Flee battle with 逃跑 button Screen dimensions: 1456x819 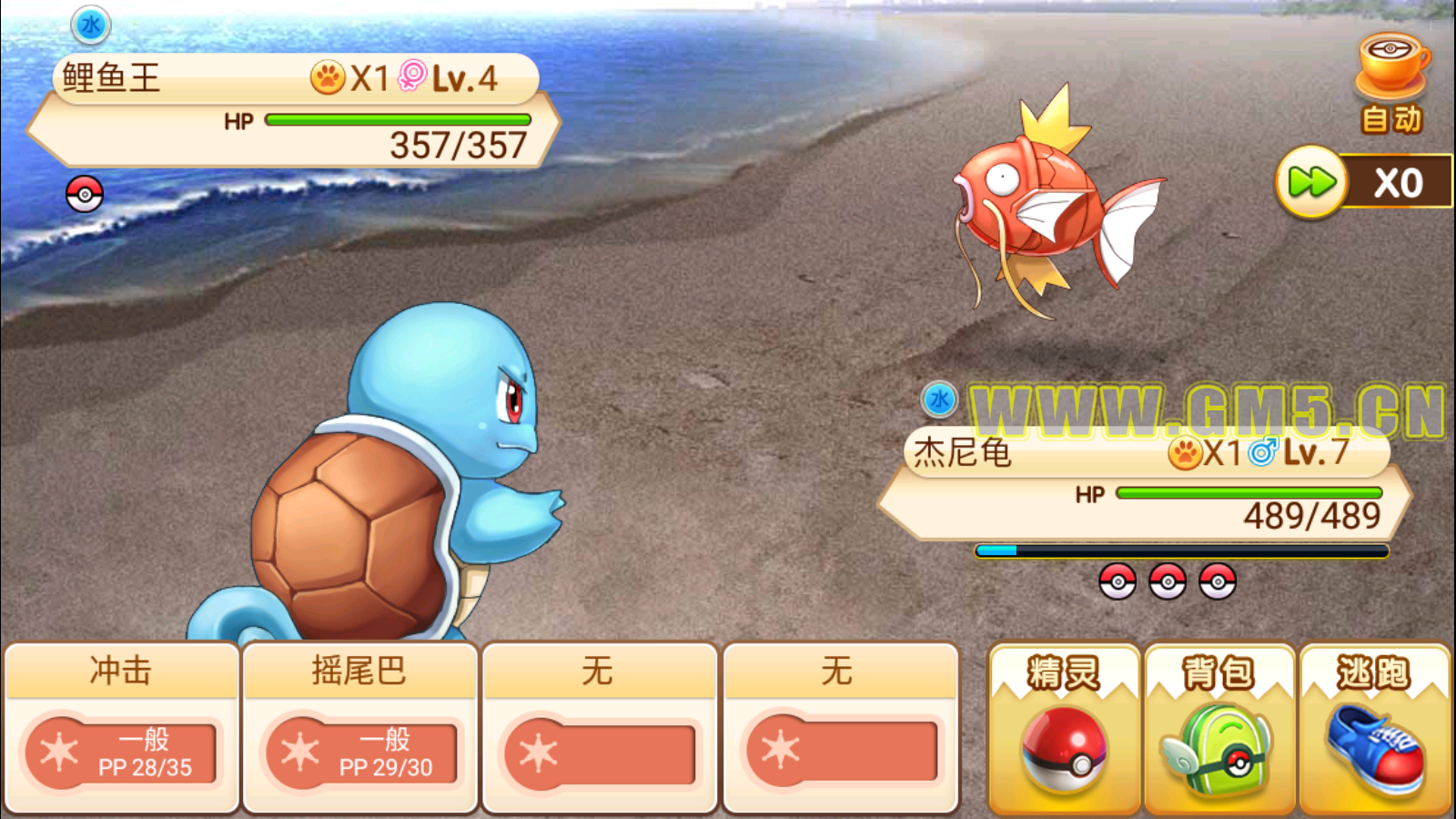coord(1374,729)
